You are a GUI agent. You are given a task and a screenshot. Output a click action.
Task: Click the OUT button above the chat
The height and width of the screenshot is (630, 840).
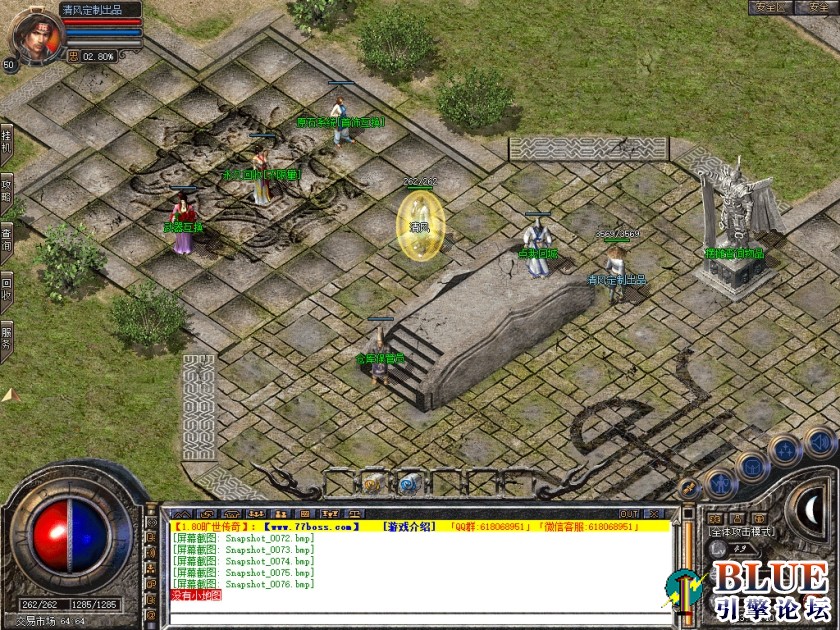click(x=628, y=514)
